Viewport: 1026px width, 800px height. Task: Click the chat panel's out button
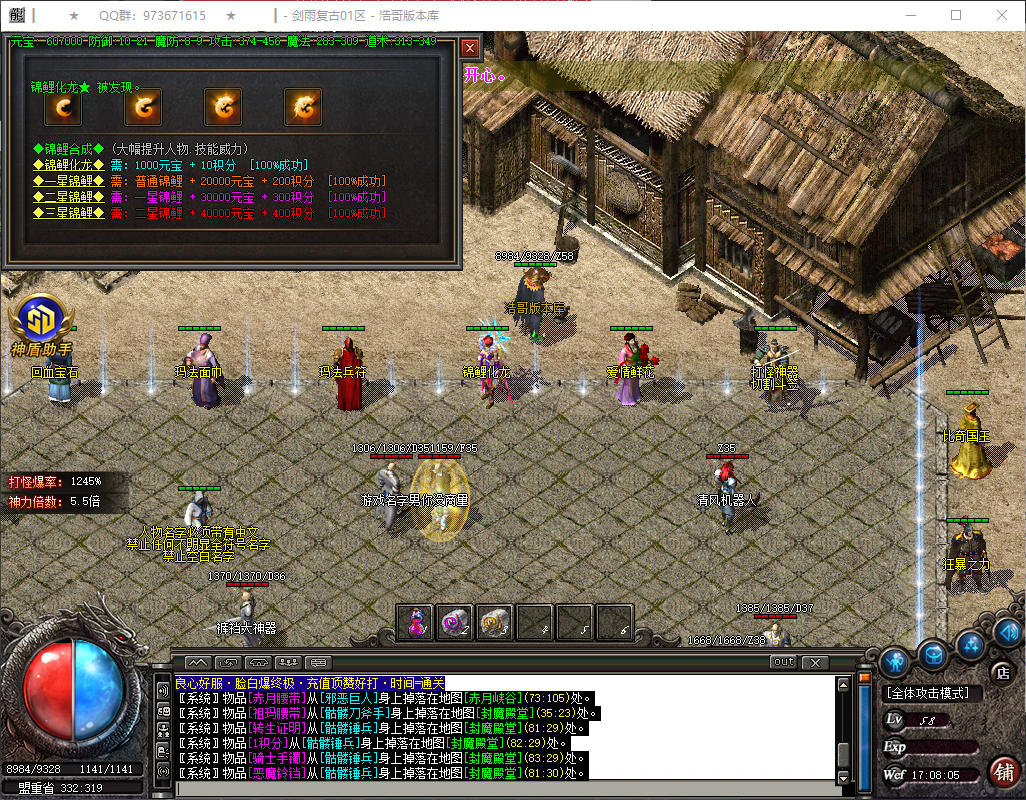coord(783,662)
